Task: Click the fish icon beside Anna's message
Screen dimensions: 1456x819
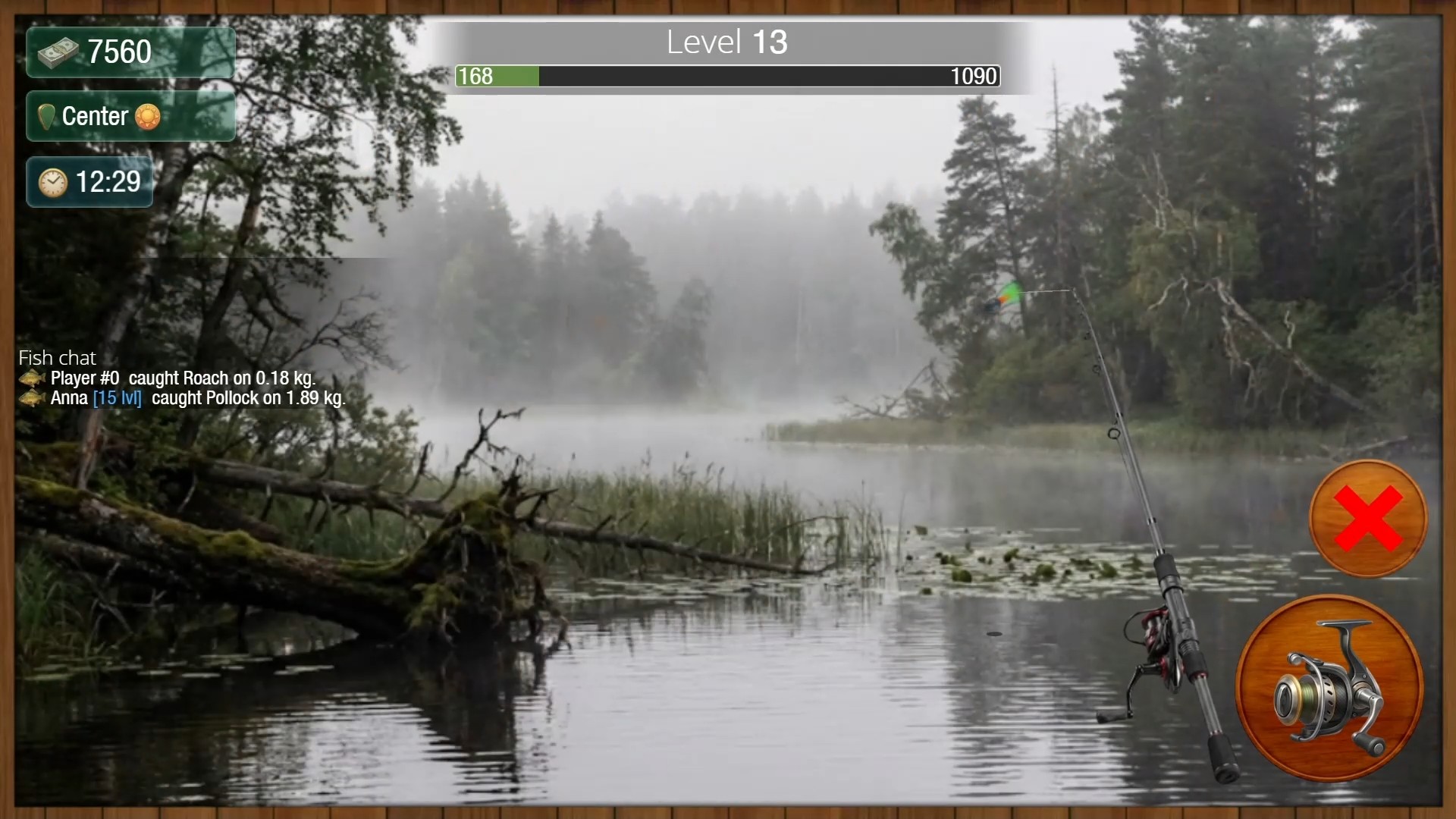Action: 31,398
